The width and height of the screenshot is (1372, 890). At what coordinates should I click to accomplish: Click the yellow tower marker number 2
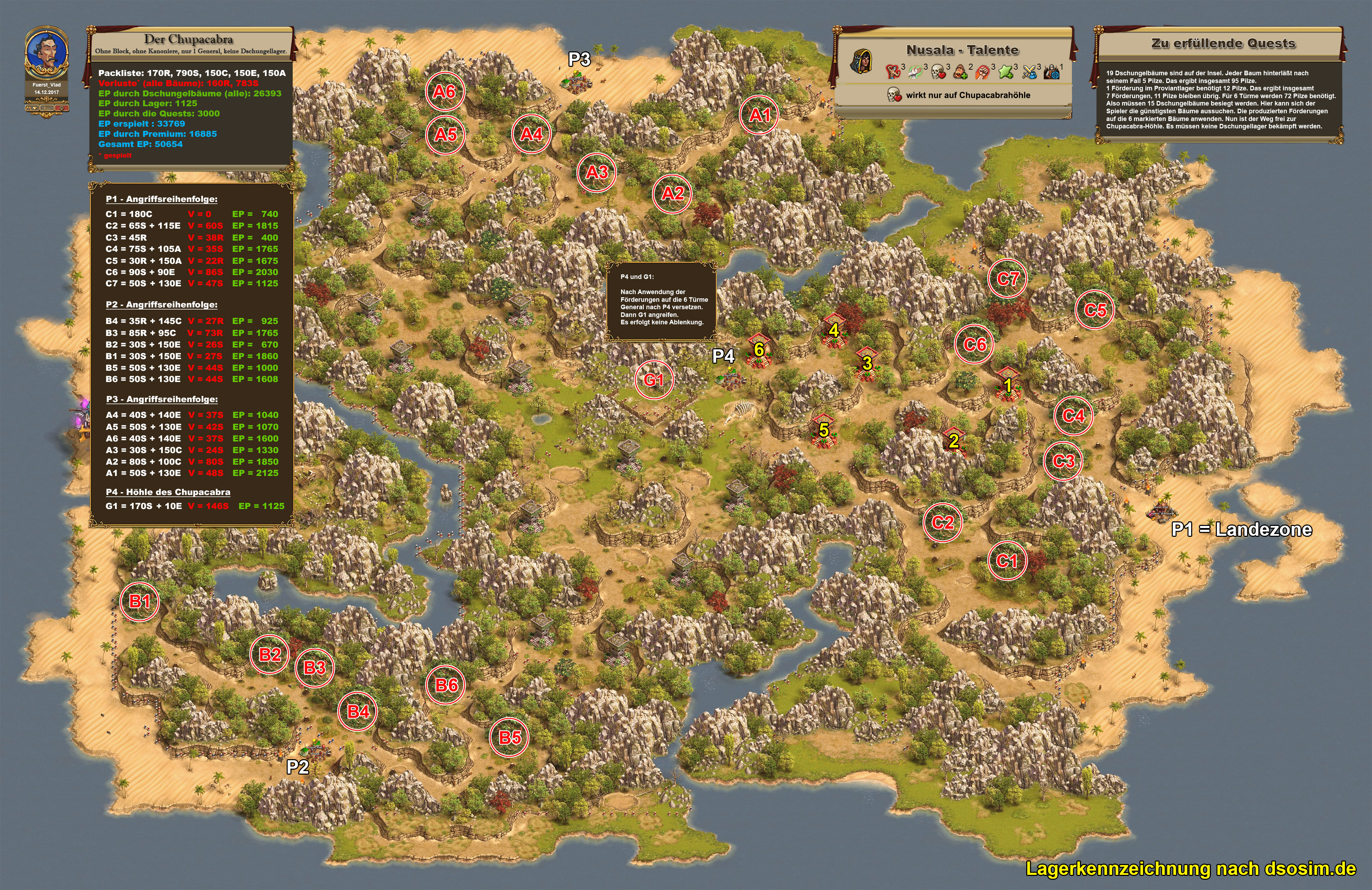pos(953,441)
